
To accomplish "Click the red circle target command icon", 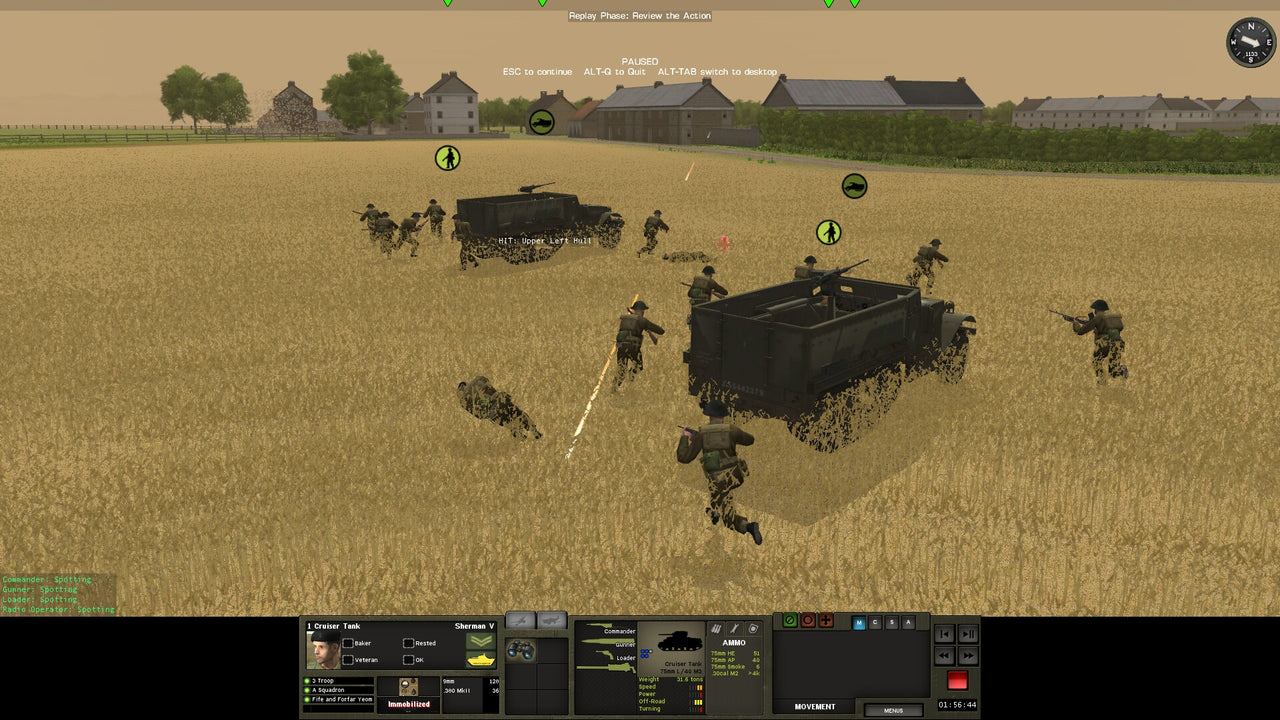I will pos(808,620).
